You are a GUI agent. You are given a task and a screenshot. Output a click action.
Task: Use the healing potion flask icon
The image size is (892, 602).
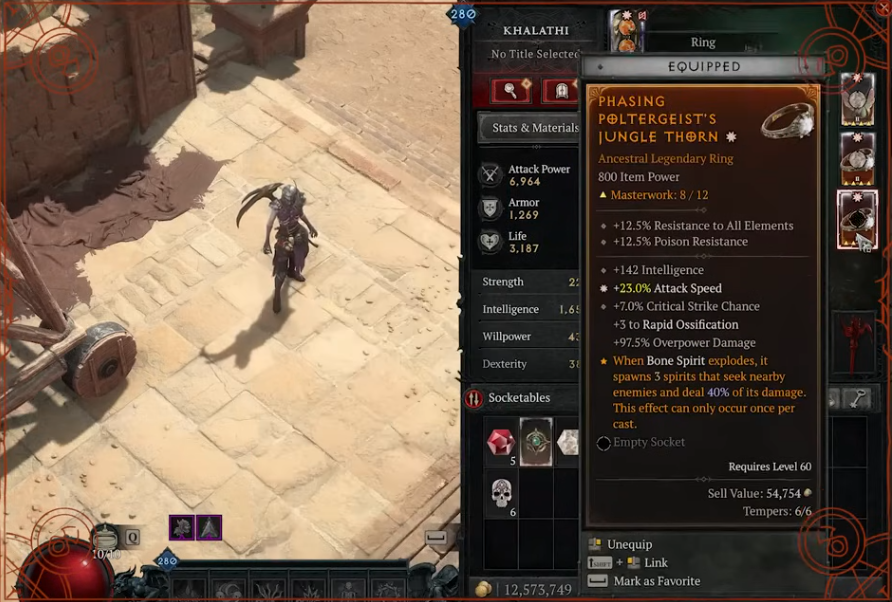(105, 538)
